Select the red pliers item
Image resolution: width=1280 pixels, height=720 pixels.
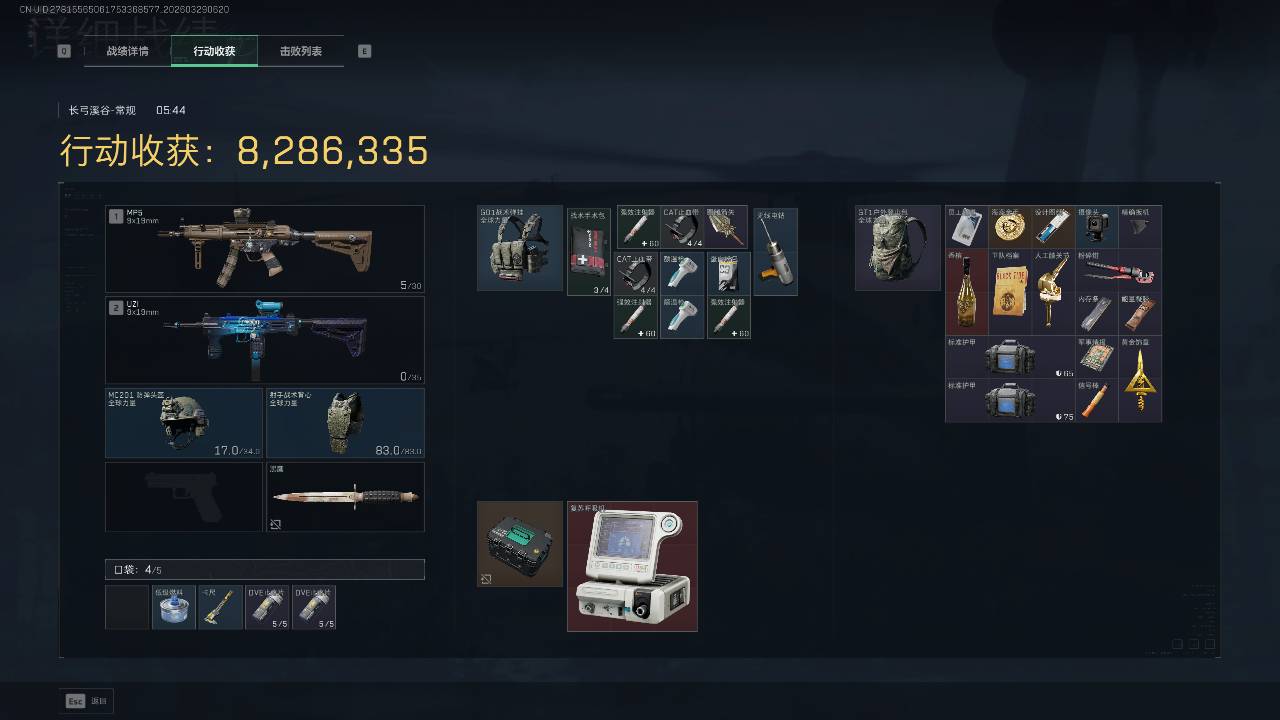(x=1118, y=270)
